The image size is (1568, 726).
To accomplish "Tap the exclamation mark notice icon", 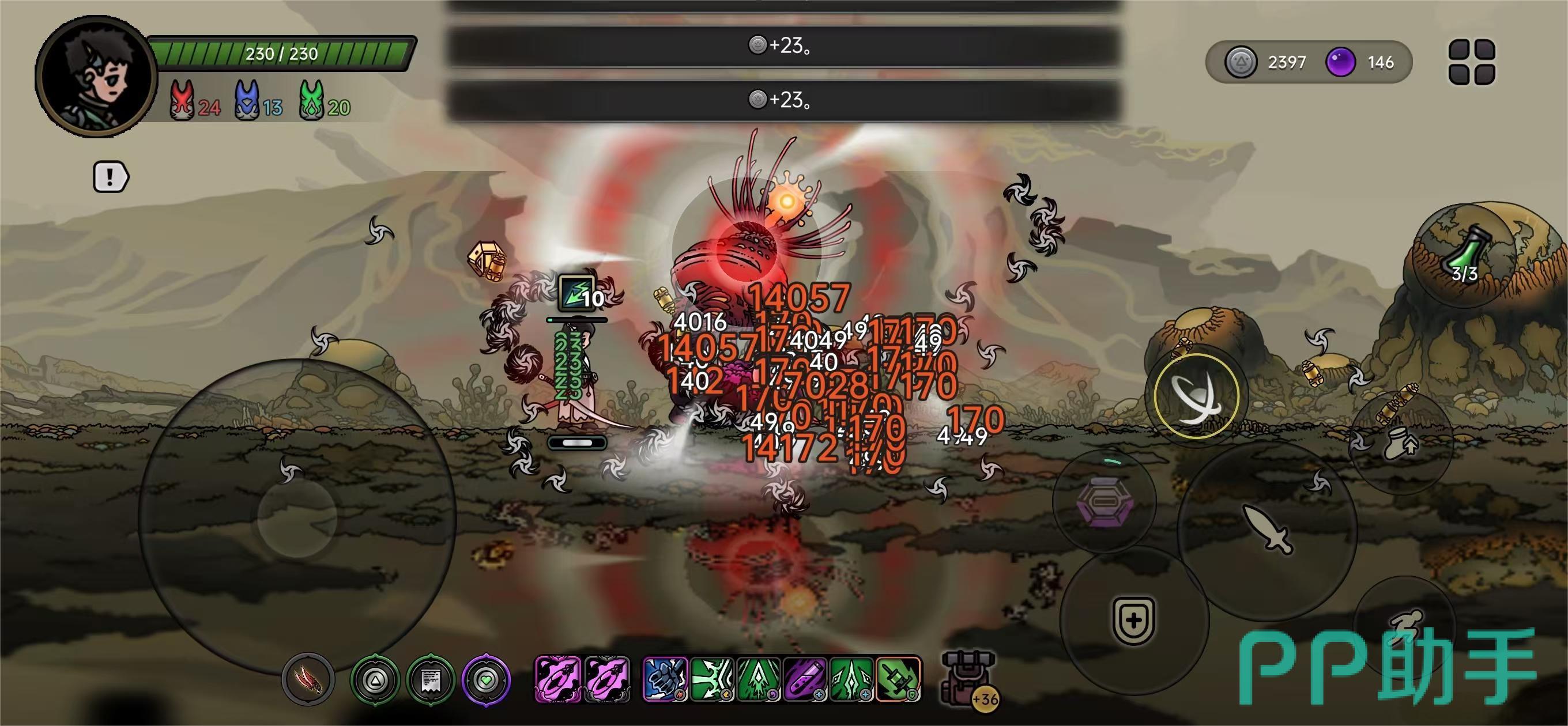I will pyautogui.click(x=110, y=177).
